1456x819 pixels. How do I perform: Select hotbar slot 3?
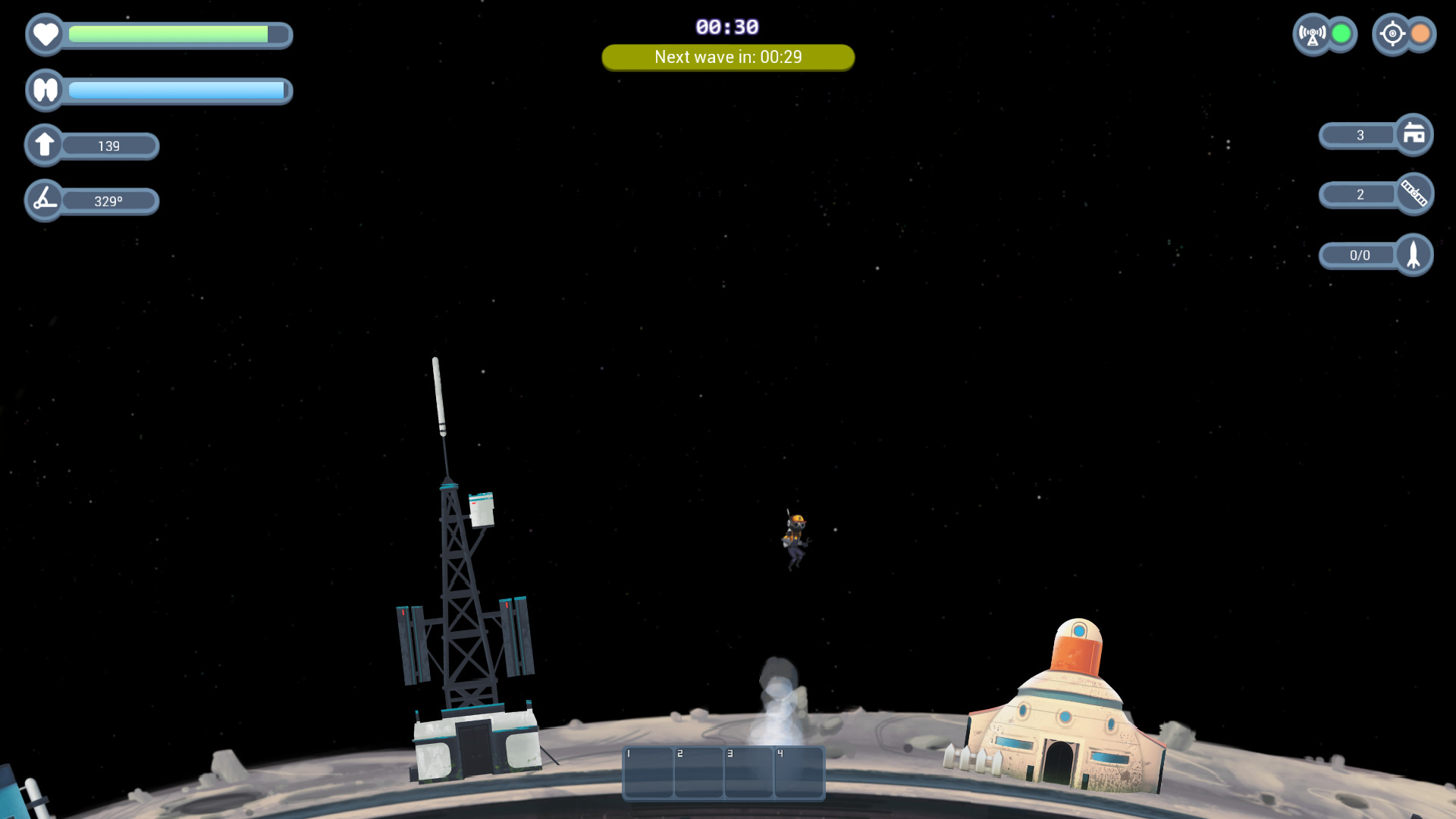coord(749,773)
